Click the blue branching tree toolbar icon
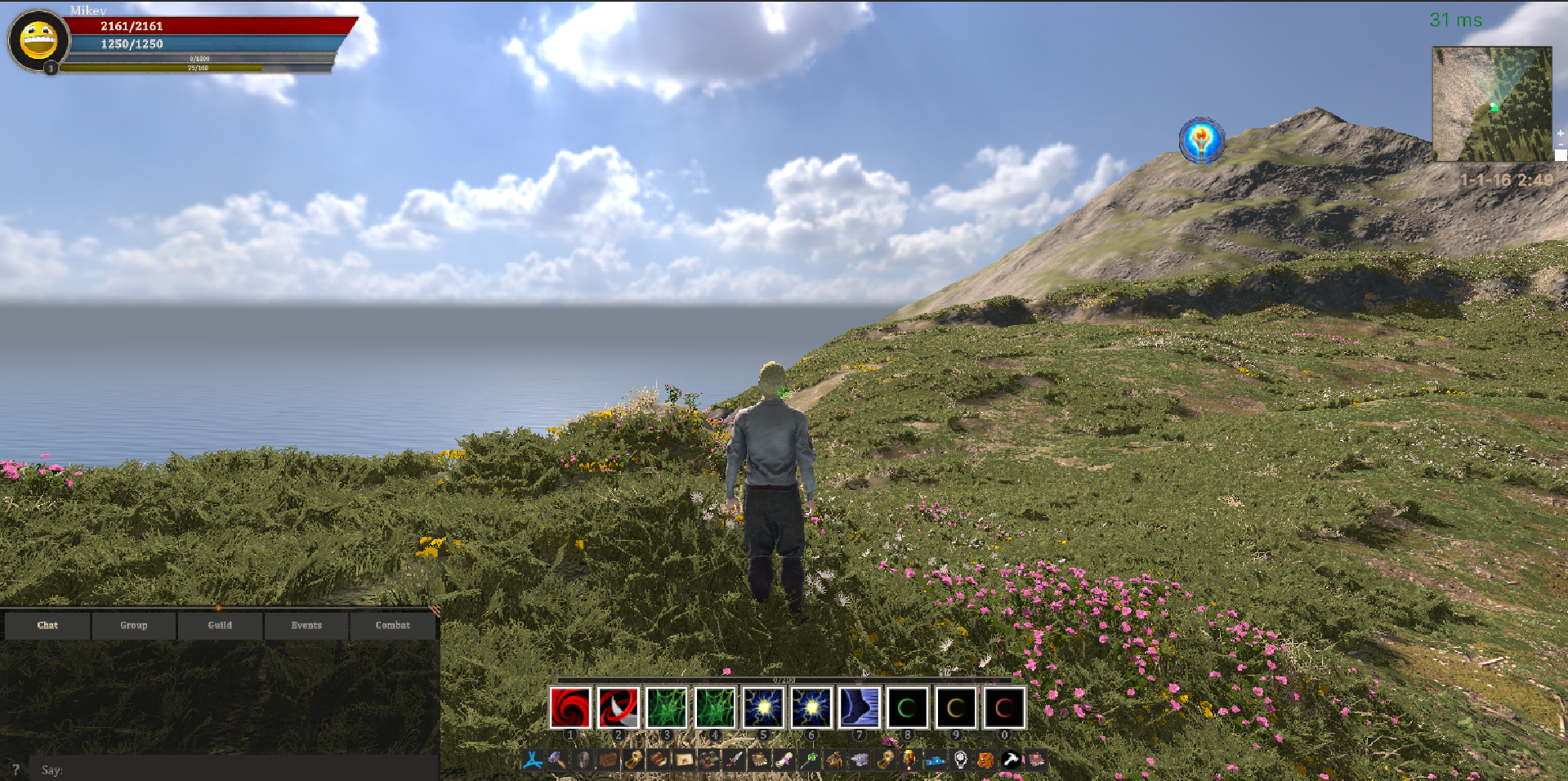The height and width of the screenshot is (781, 1568). [533, 761]
